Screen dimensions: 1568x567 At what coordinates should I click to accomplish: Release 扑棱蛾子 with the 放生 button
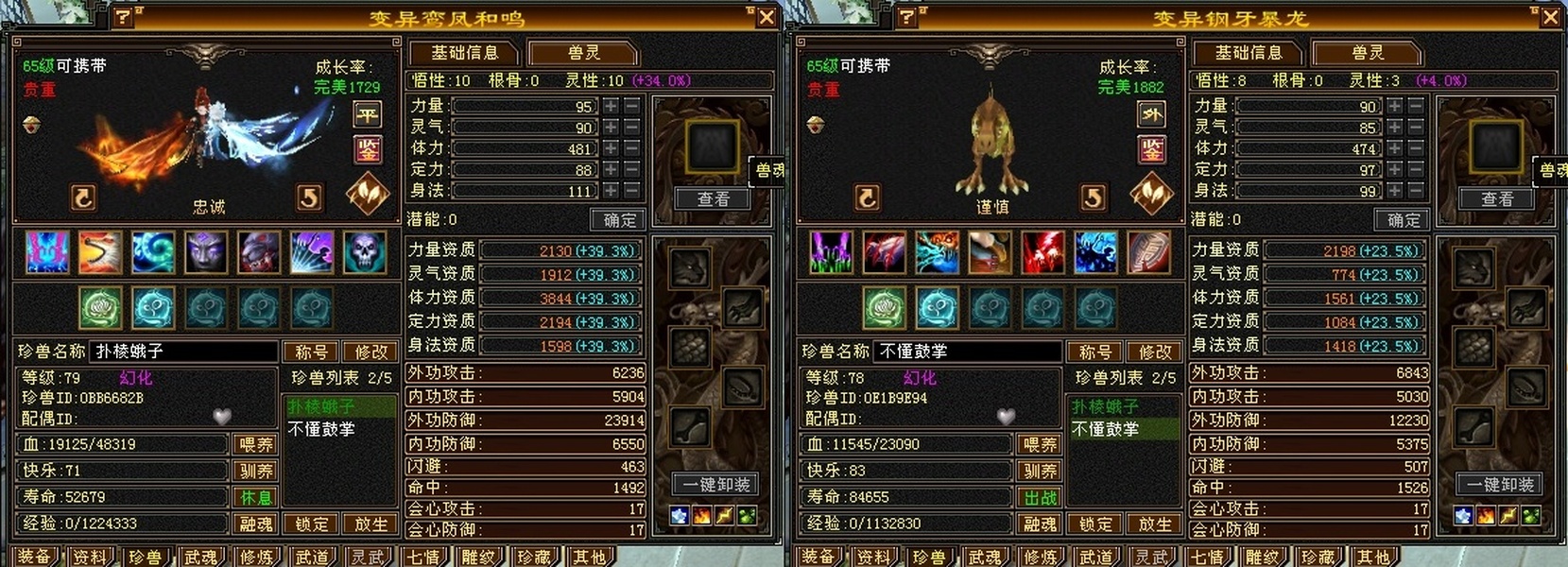pos(370,524)
